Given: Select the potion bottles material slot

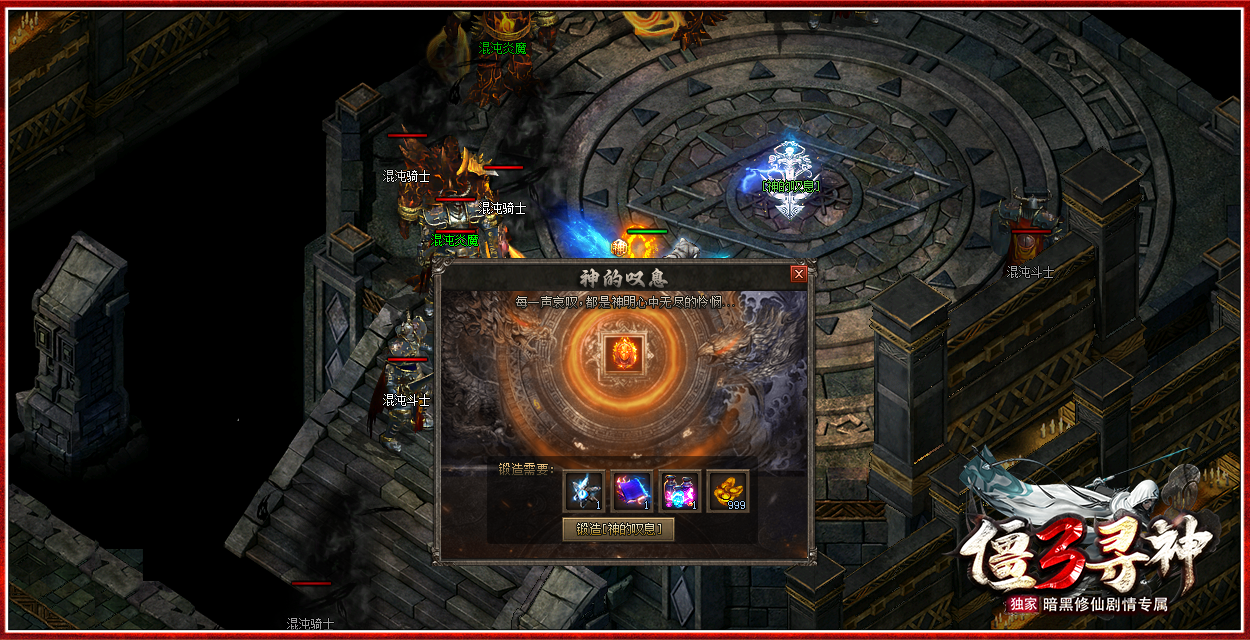Looking at the screenshot, I should click(680, 490).
